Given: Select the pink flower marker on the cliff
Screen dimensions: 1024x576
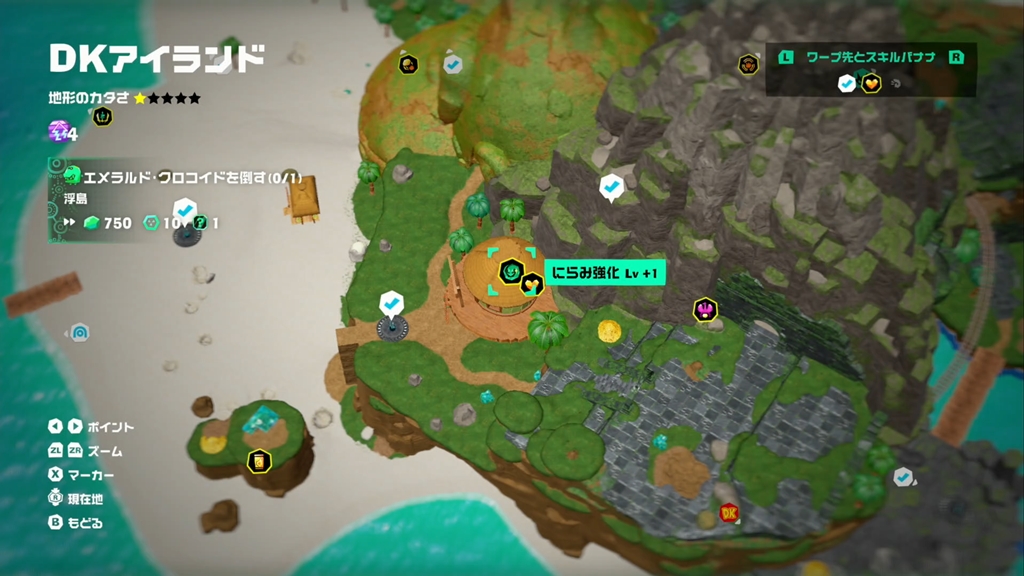Looking at the screenshot, I should click(x=705, y=309).
